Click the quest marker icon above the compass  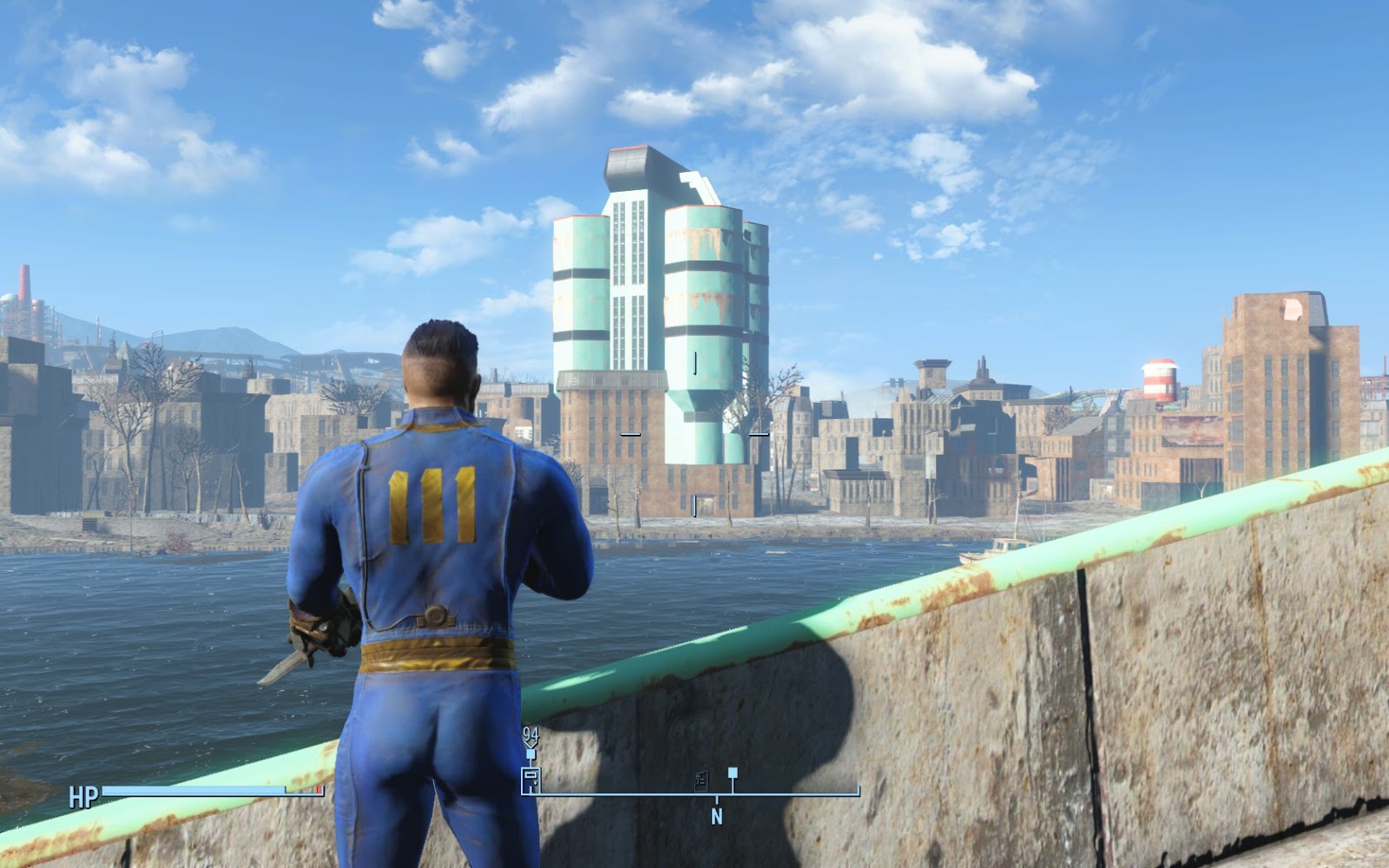[x=530, y=753]
